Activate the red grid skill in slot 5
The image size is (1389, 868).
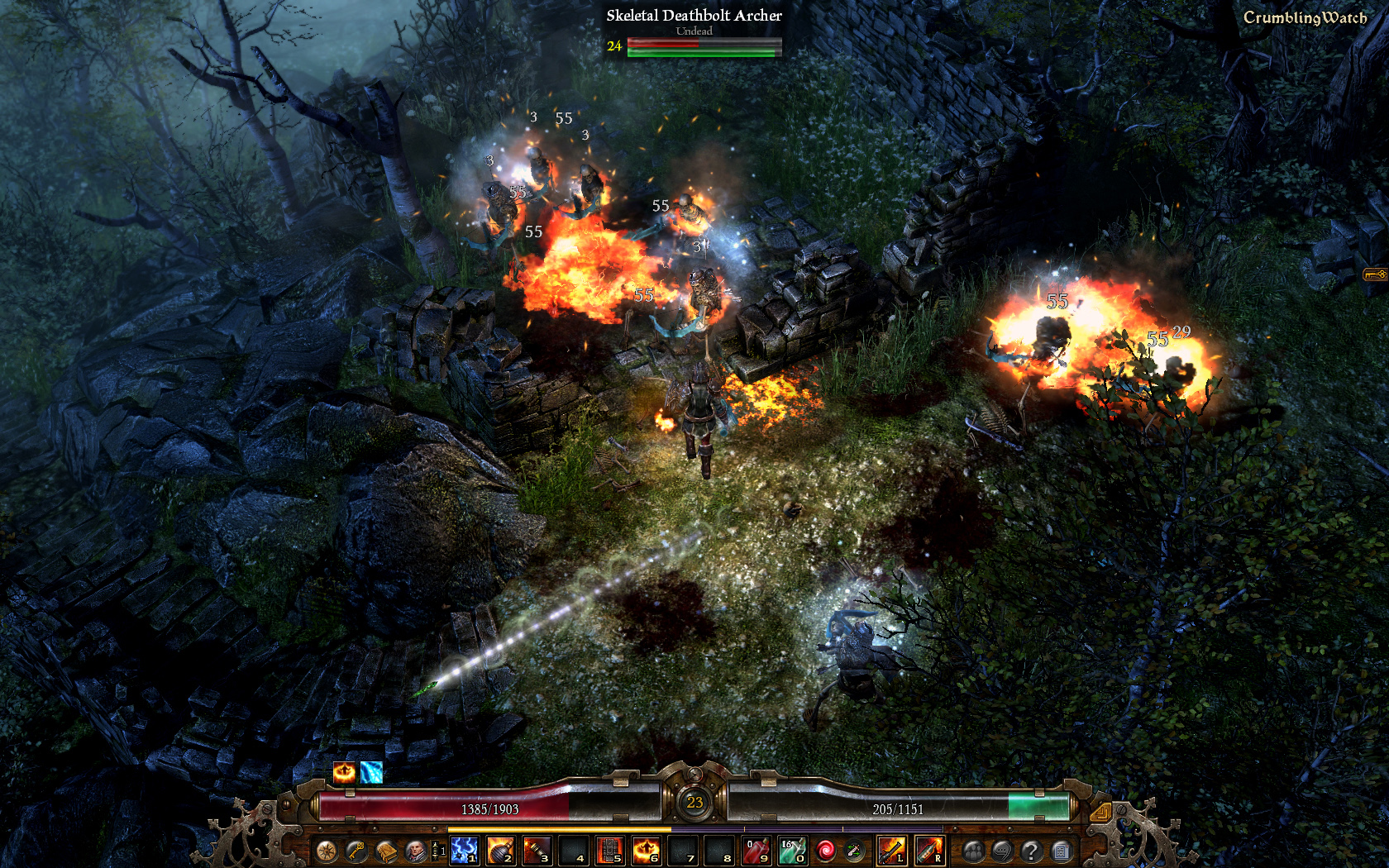[610, 850]
